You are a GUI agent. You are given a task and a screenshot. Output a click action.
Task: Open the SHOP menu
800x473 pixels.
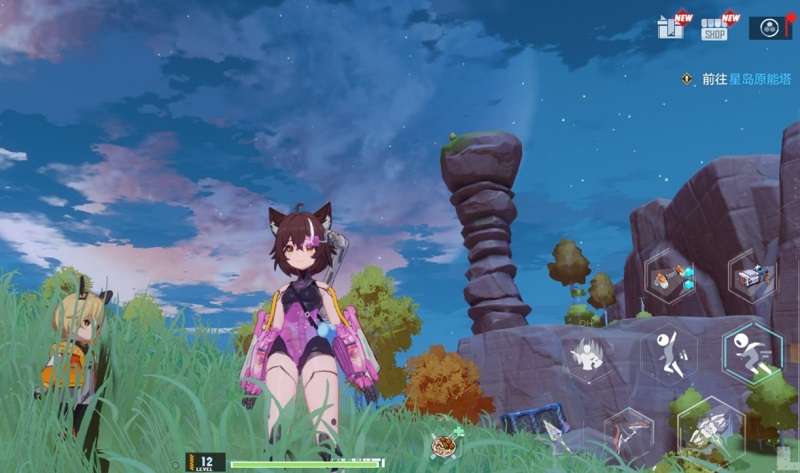(x=714, y=28)
